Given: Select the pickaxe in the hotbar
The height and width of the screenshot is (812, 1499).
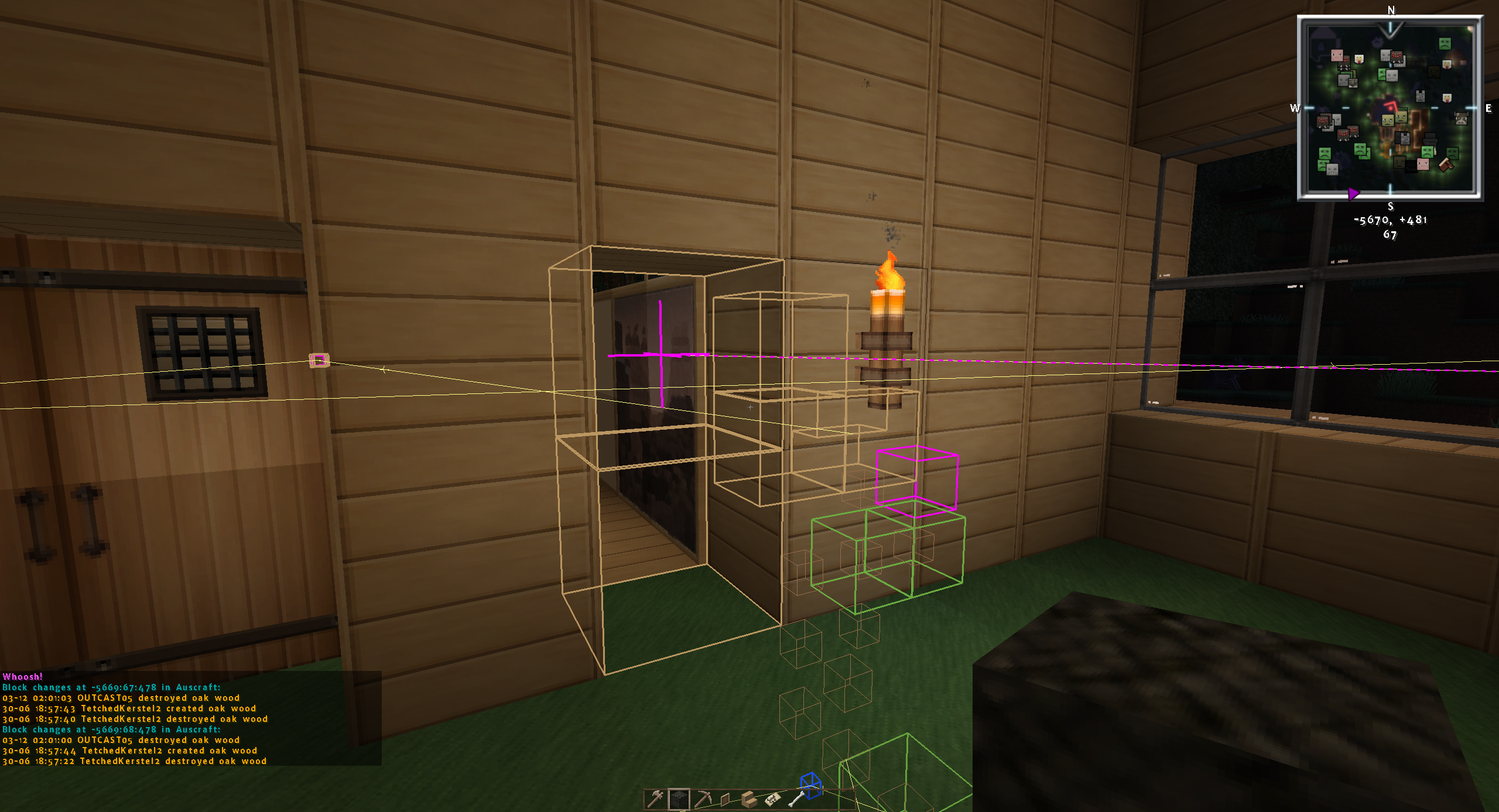Looking at the screenshot, I should [702, 799].
